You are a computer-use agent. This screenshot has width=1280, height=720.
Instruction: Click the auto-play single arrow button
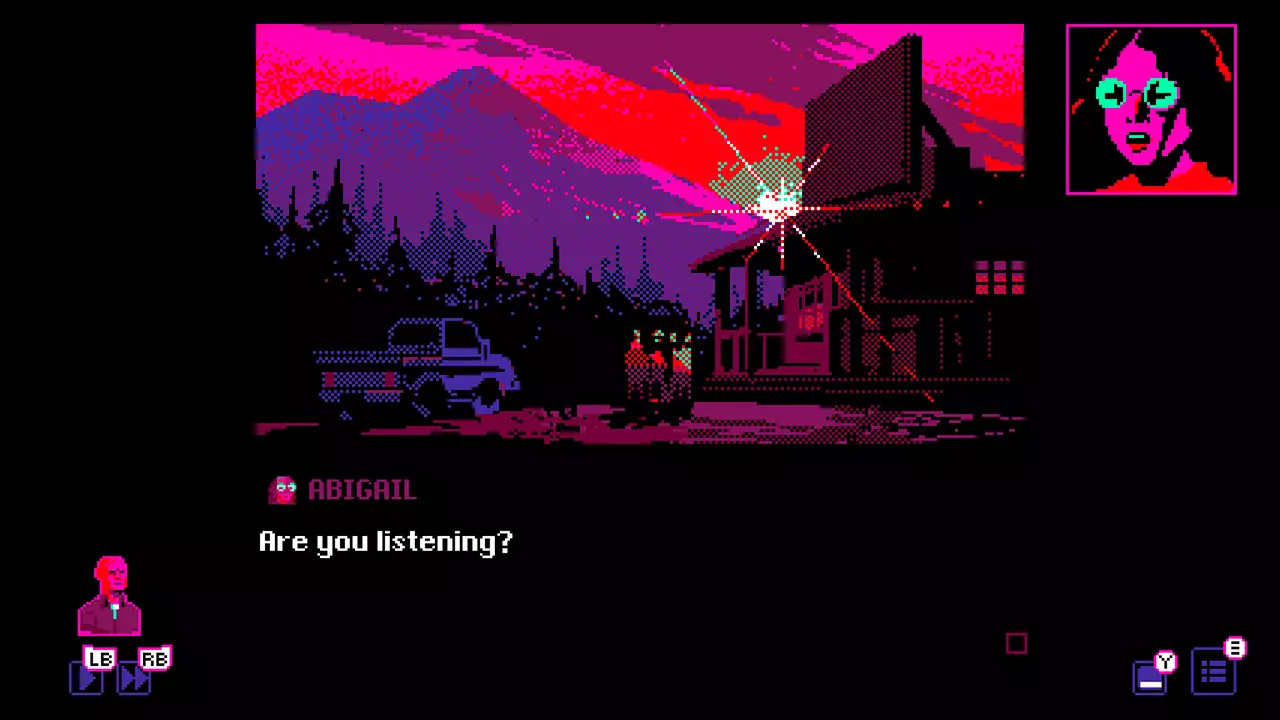tap(87, 679)
